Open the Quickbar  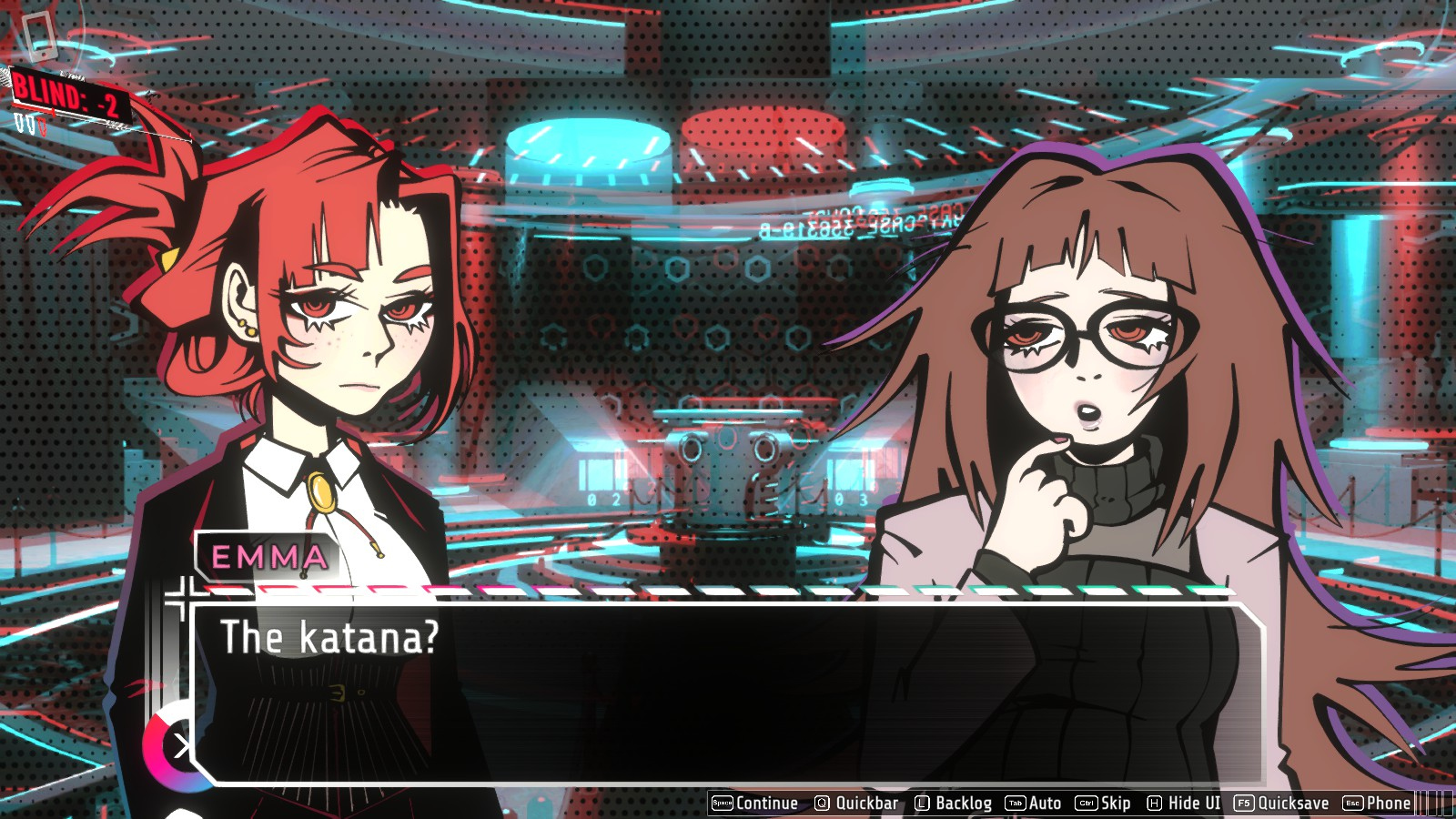click(x=856, y=803)
